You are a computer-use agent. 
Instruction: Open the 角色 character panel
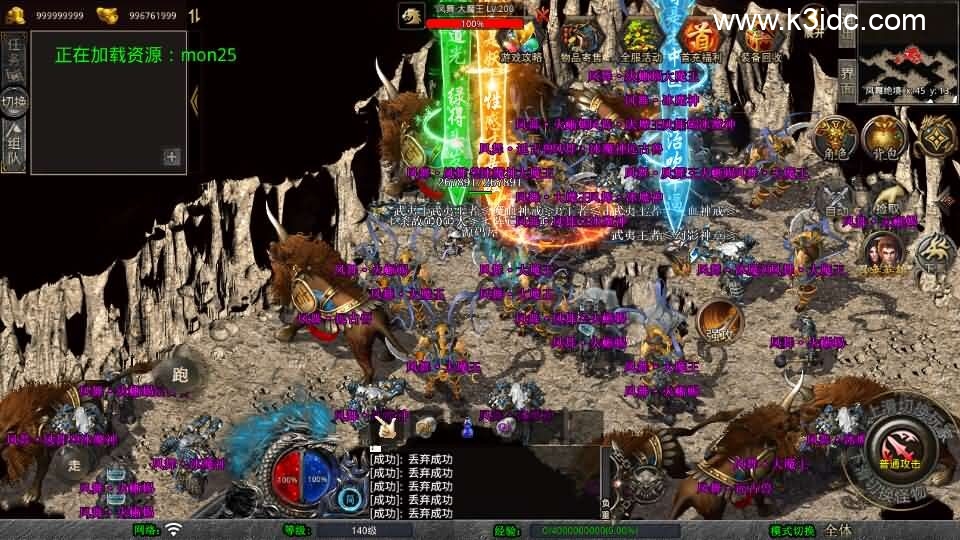tap(834, 138)
